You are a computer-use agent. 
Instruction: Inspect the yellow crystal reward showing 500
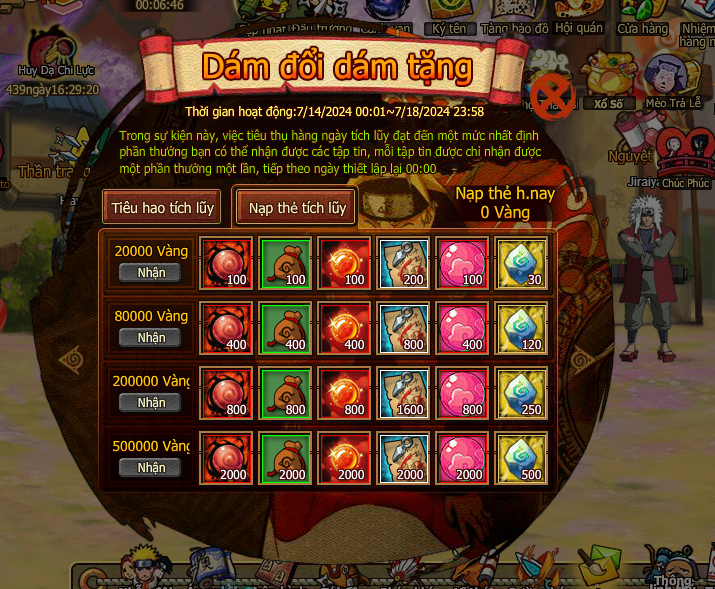tap(521, 458)
